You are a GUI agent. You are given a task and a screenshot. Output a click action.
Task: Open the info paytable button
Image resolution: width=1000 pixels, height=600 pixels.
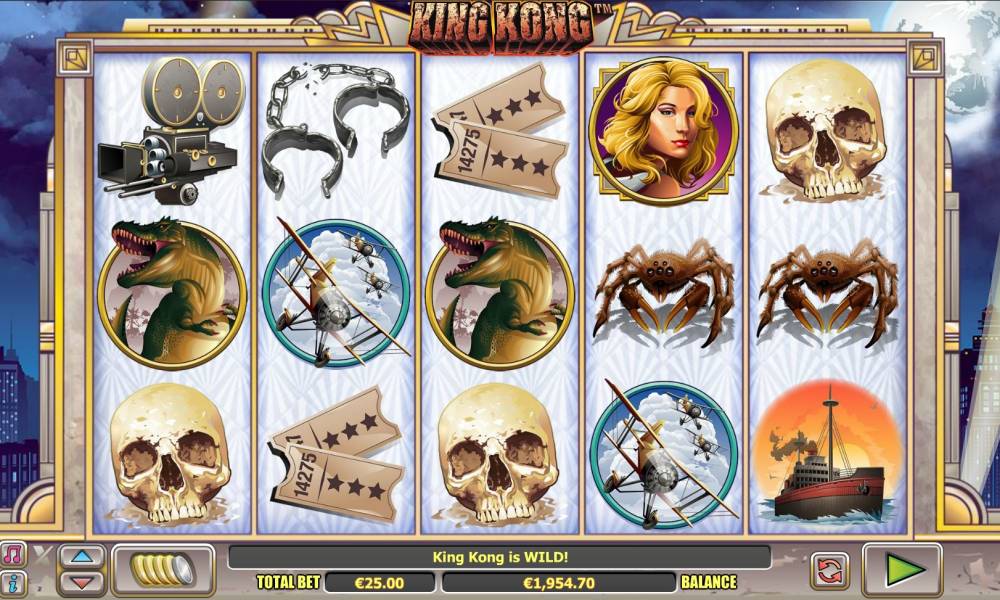13,582
